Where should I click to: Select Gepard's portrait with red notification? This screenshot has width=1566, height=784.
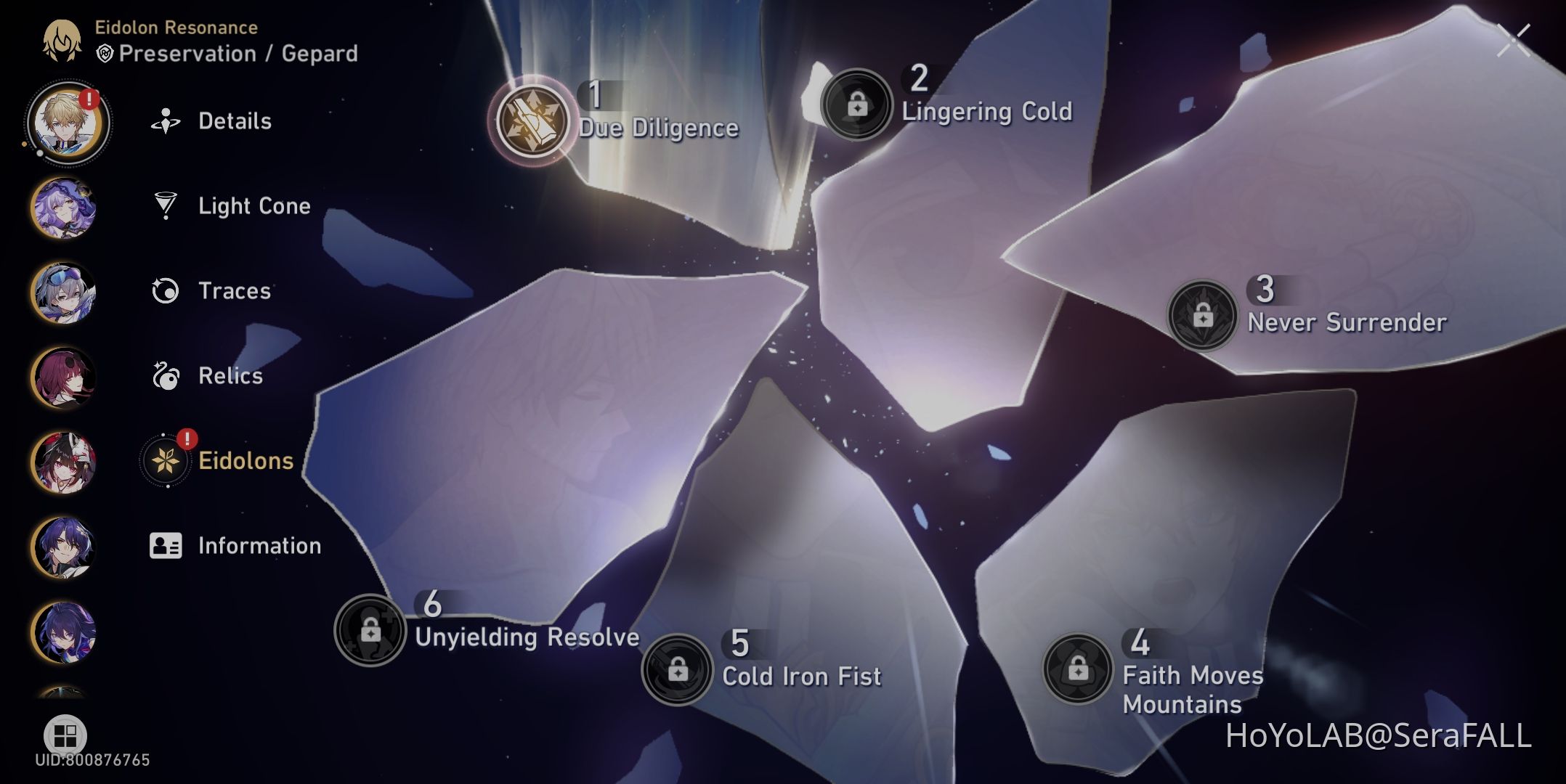coord(64,122)
